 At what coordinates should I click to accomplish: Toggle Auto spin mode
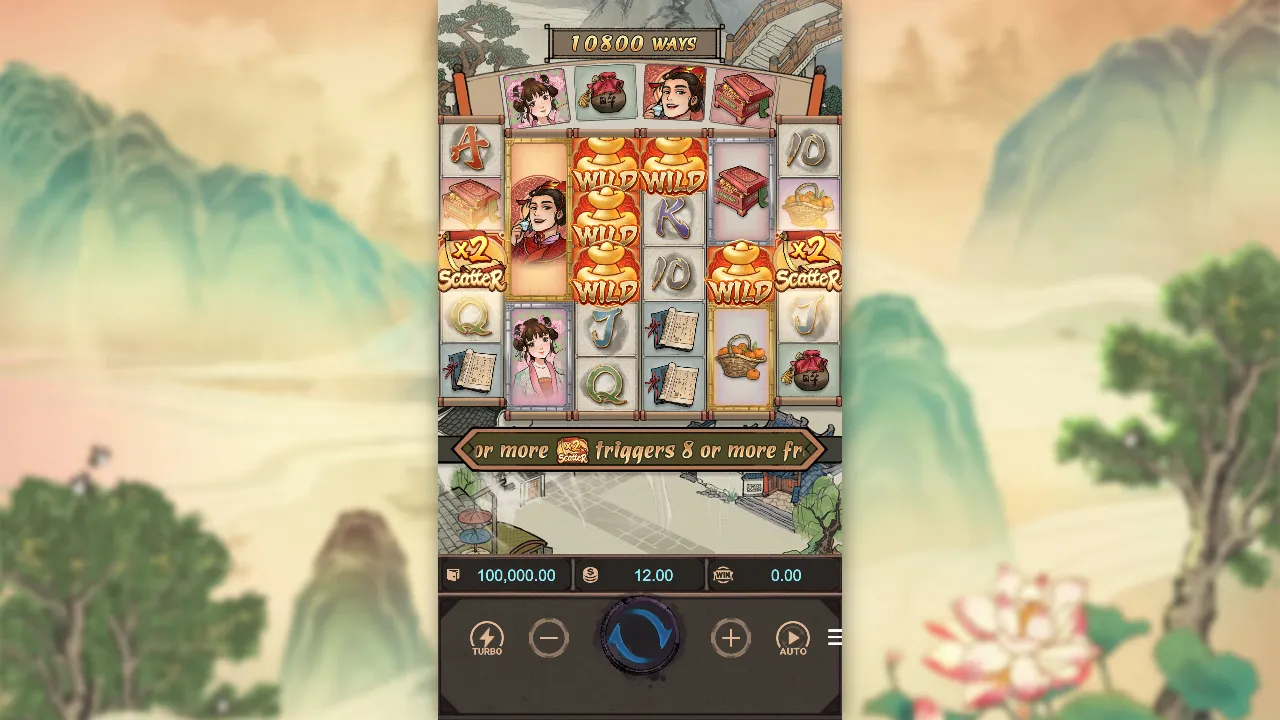click(793, 637)
